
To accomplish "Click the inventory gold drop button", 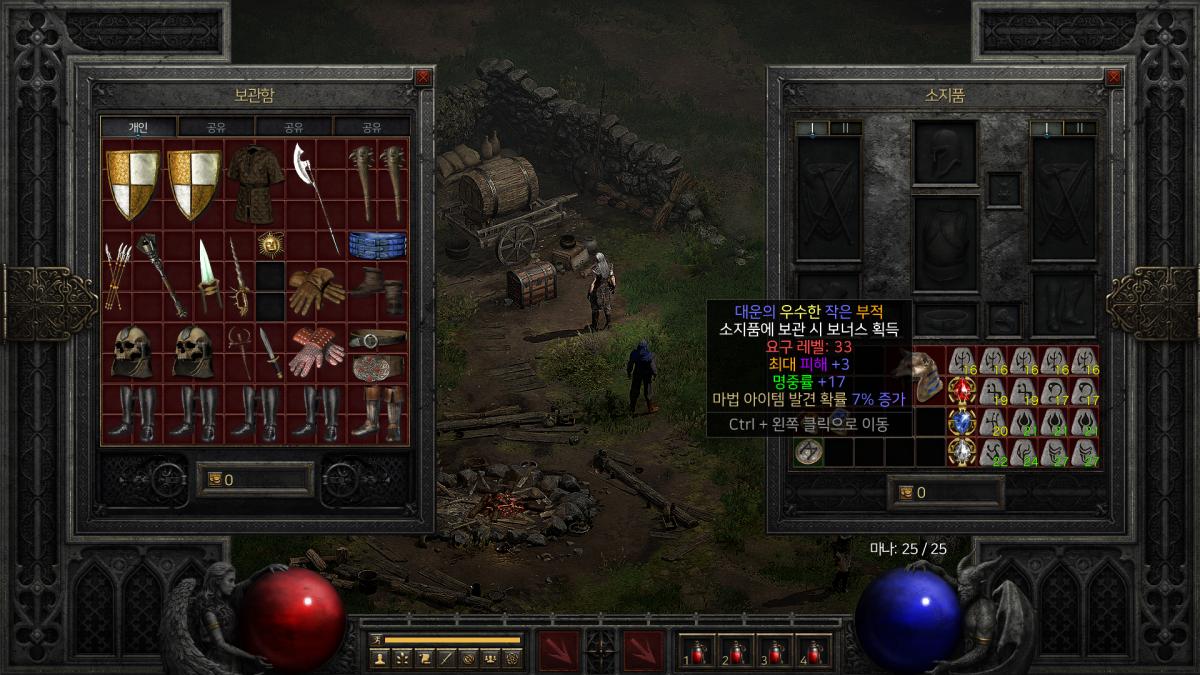I will pyautogui.click(x=906, y=492).
